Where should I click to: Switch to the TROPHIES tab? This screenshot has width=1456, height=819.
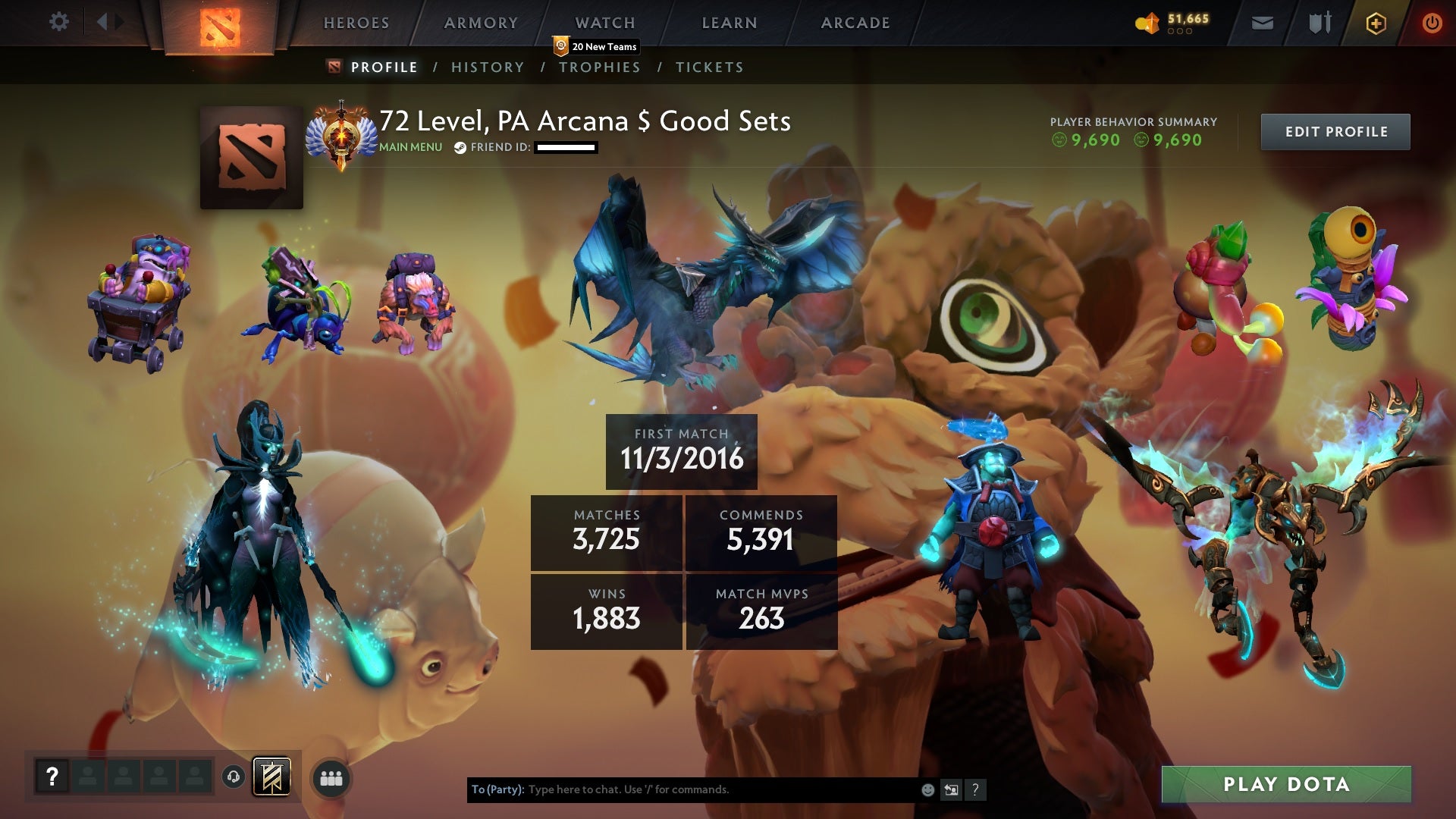600,67
